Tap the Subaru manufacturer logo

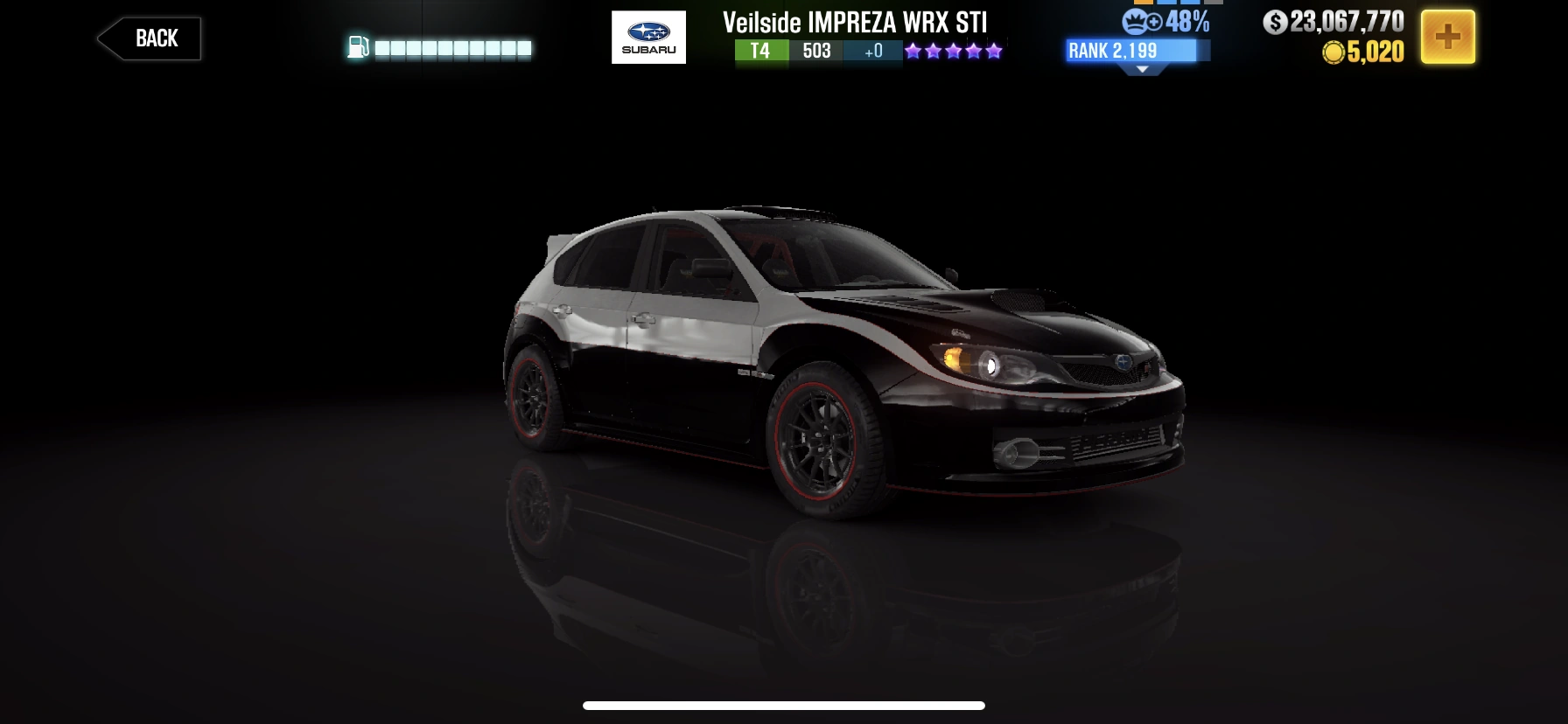[x=648, y=38]
